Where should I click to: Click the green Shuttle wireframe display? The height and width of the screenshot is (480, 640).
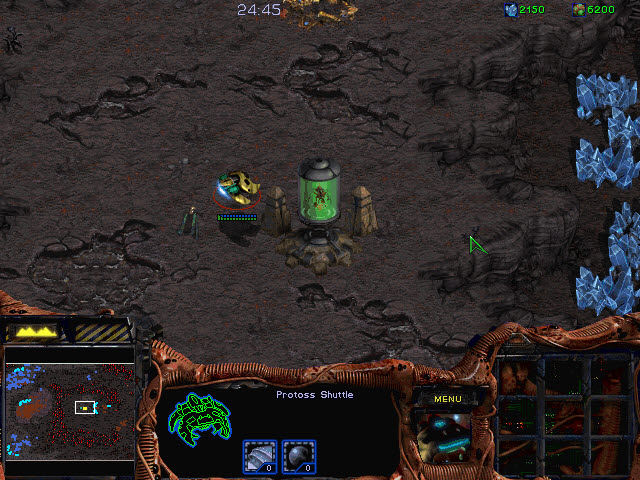pyautogui.click(x=201, y=420)
